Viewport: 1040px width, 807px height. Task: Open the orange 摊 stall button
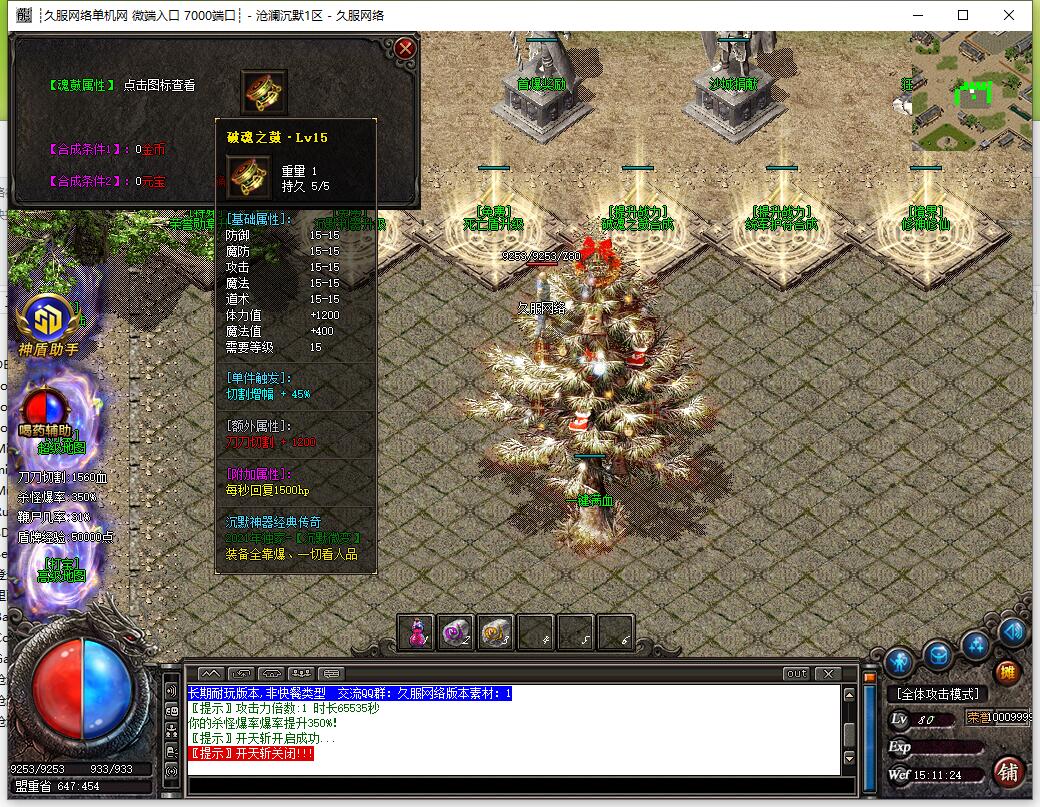point(1008,672)
